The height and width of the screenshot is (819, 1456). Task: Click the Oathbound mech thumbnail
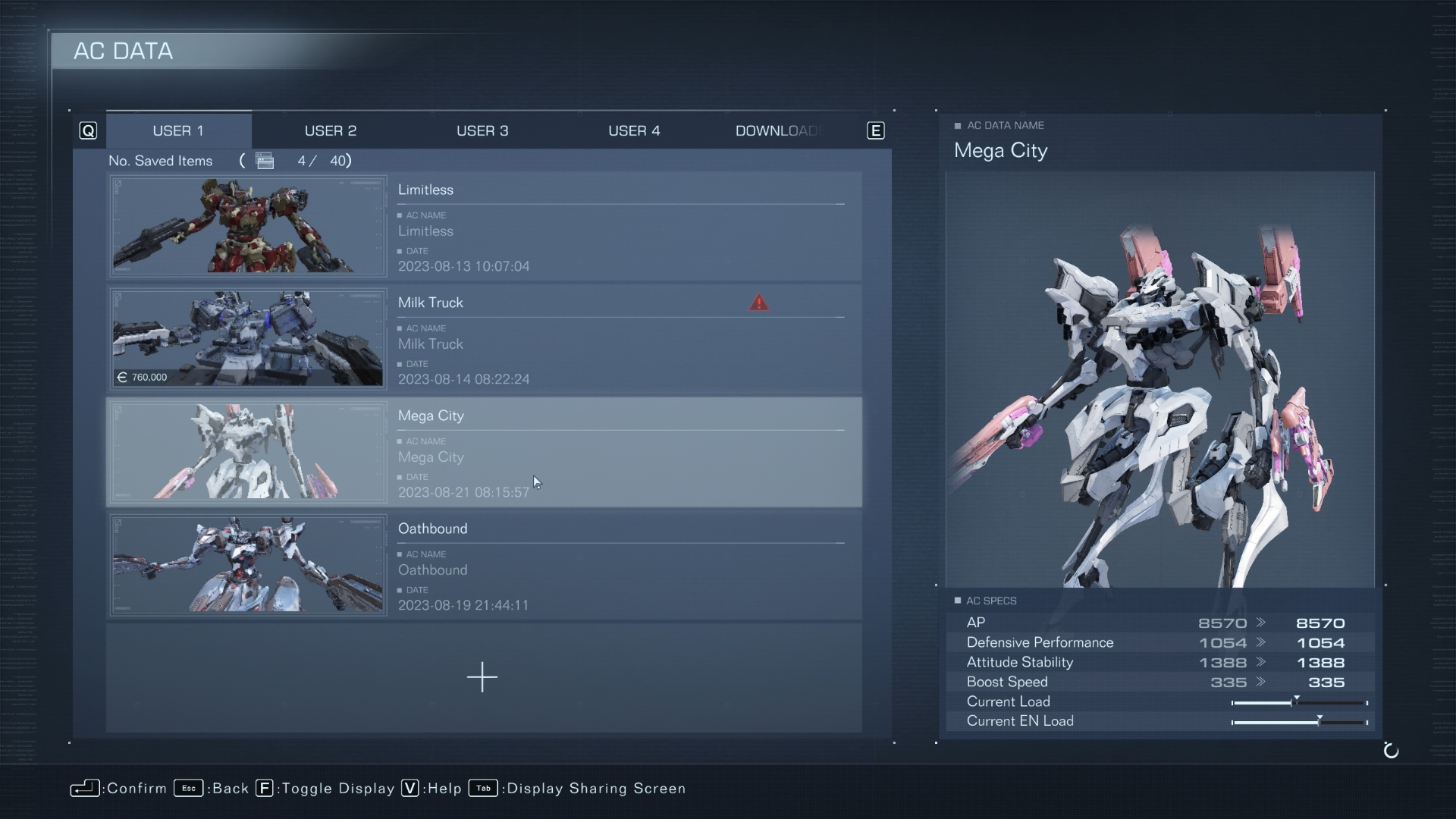point(248,565)
